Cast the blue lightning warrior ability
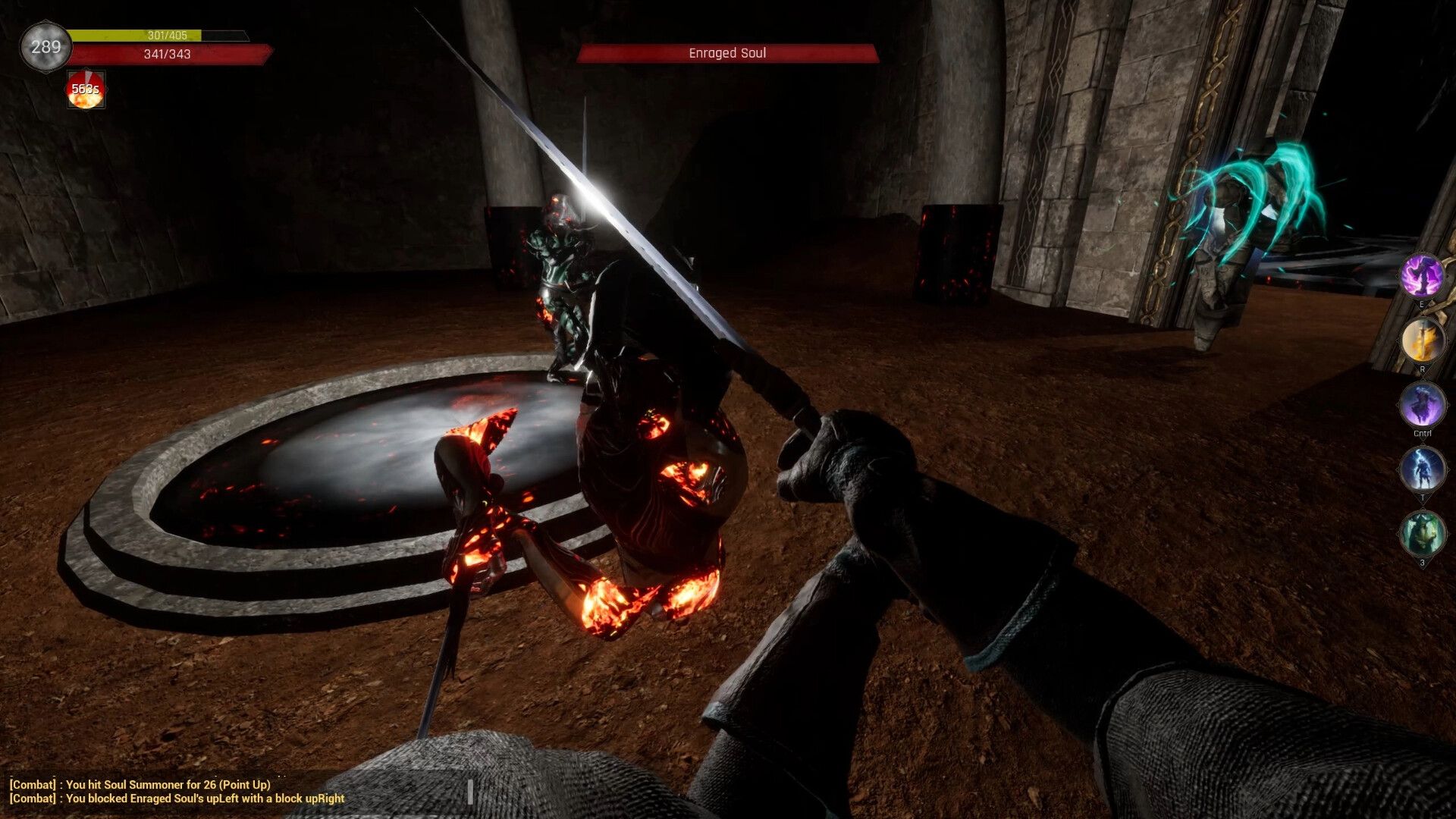The height and width of the screenshot is (819, 1456). [1422, 469]
